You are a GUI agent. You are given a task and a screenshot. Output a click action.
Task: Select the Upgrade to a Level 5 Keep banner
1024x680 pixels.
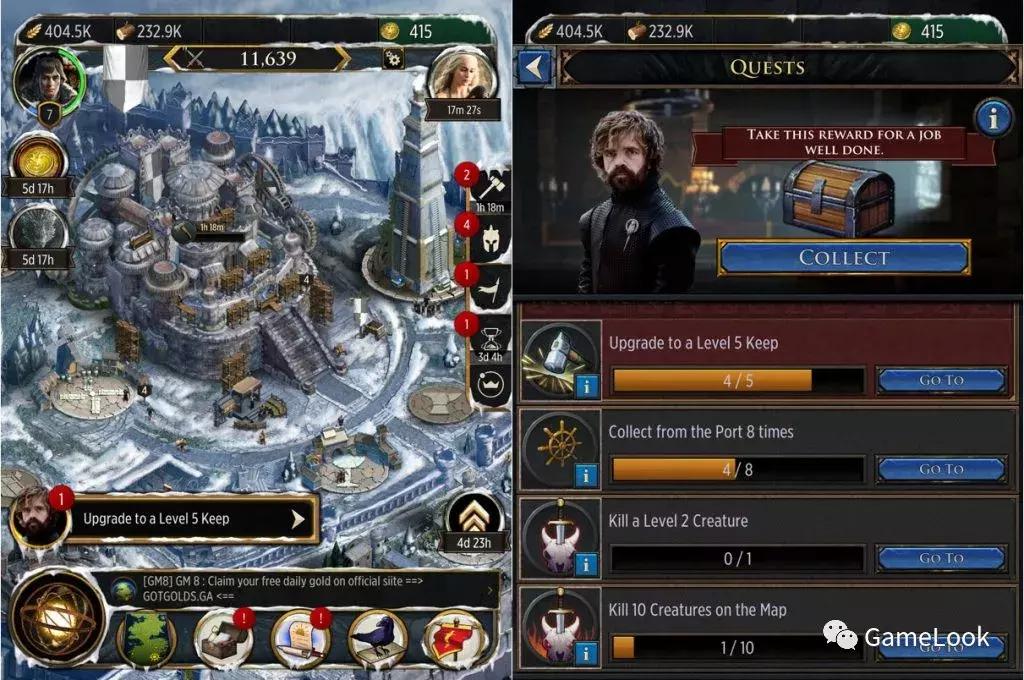(x=190, y=519)
